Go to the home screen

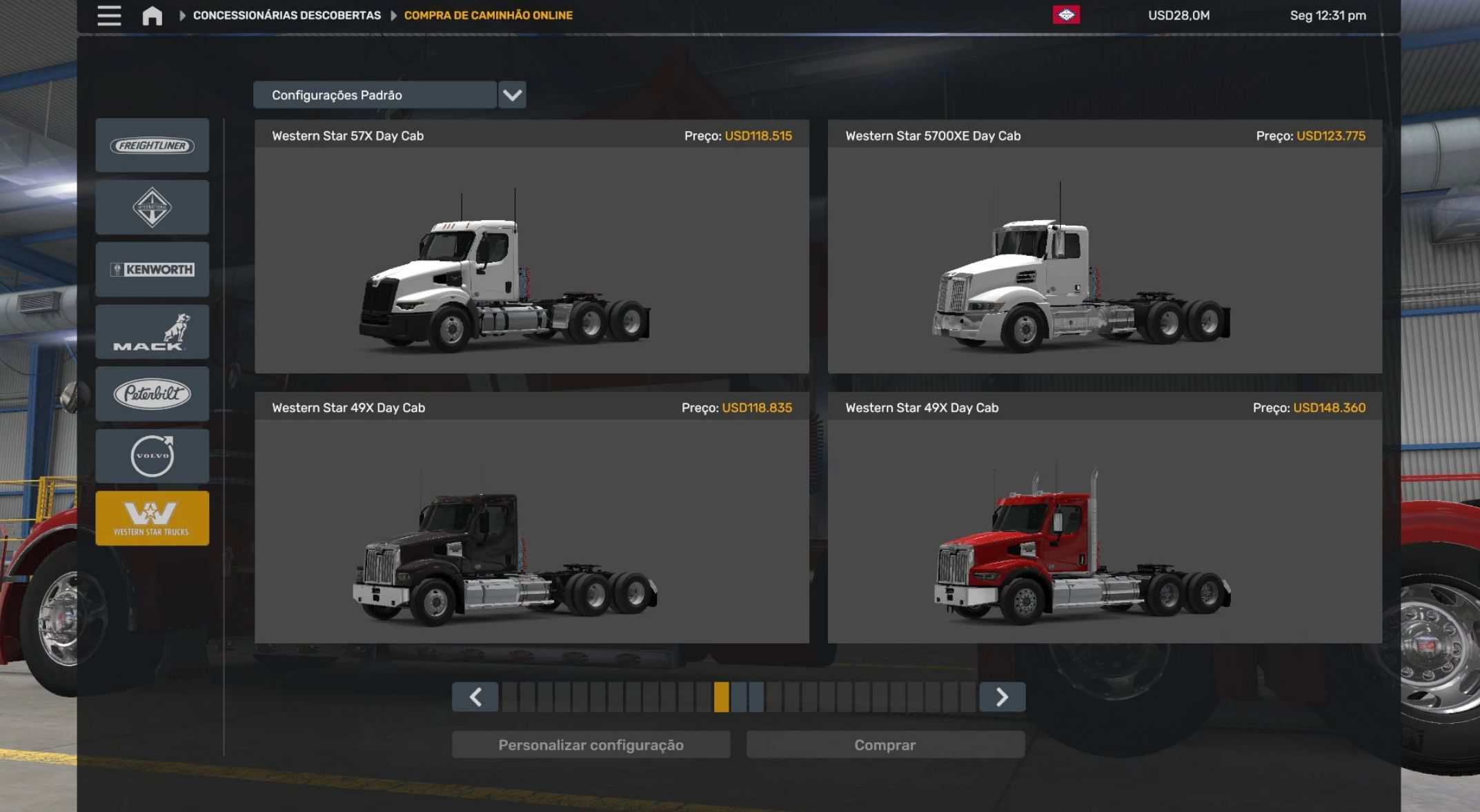[x=152, y=15]
